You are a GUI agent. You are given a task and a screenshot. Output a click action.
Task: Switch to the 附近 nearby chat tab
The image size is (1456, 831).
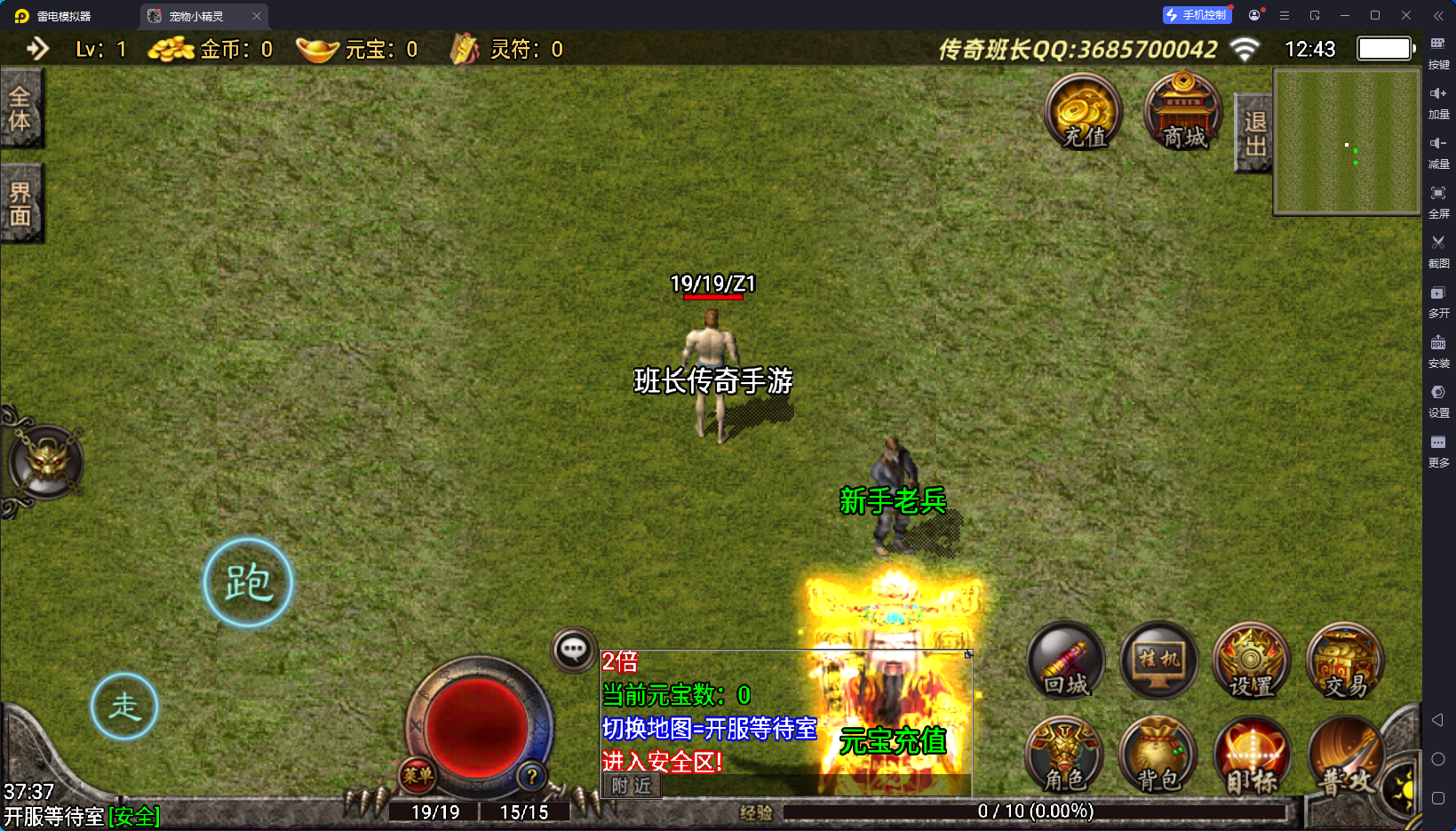(632, 786)
